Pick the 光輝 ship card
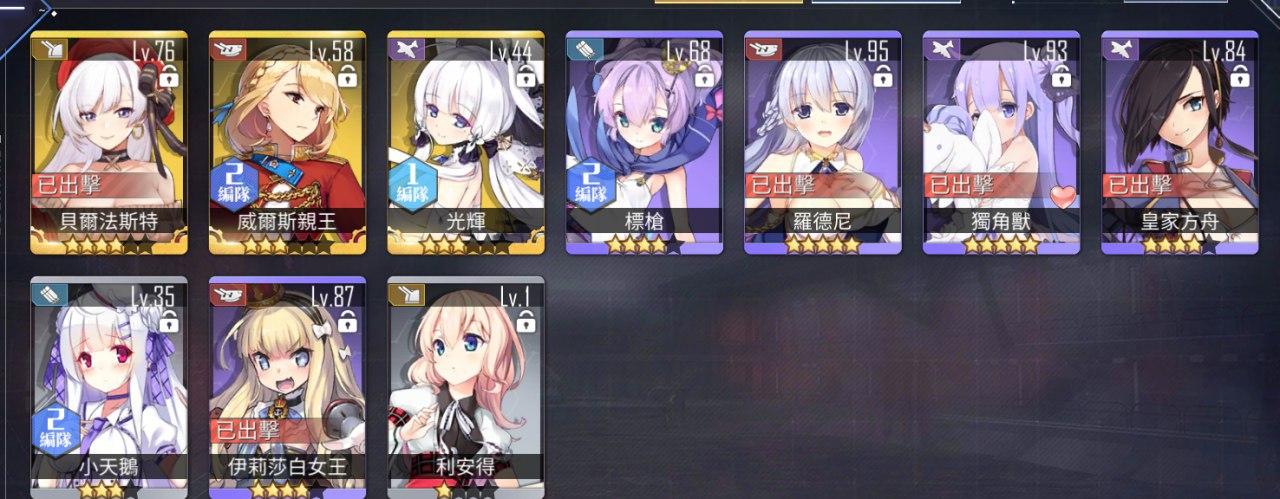Viewport: 1280px width, 499px height. [x=466, y=140]
